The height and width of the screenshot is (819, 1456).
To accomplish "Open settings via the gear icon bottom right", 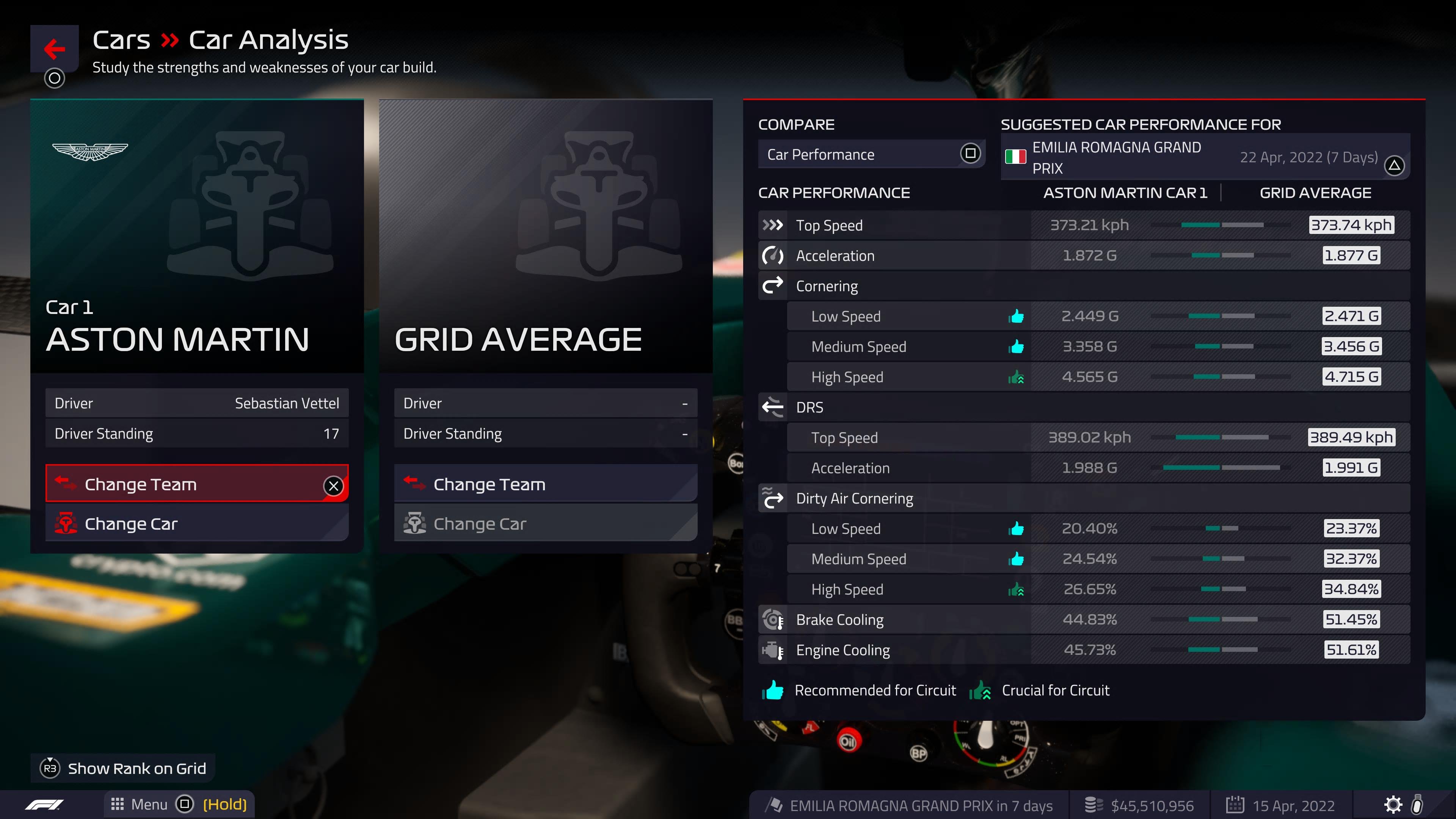I will (1394, 804).
